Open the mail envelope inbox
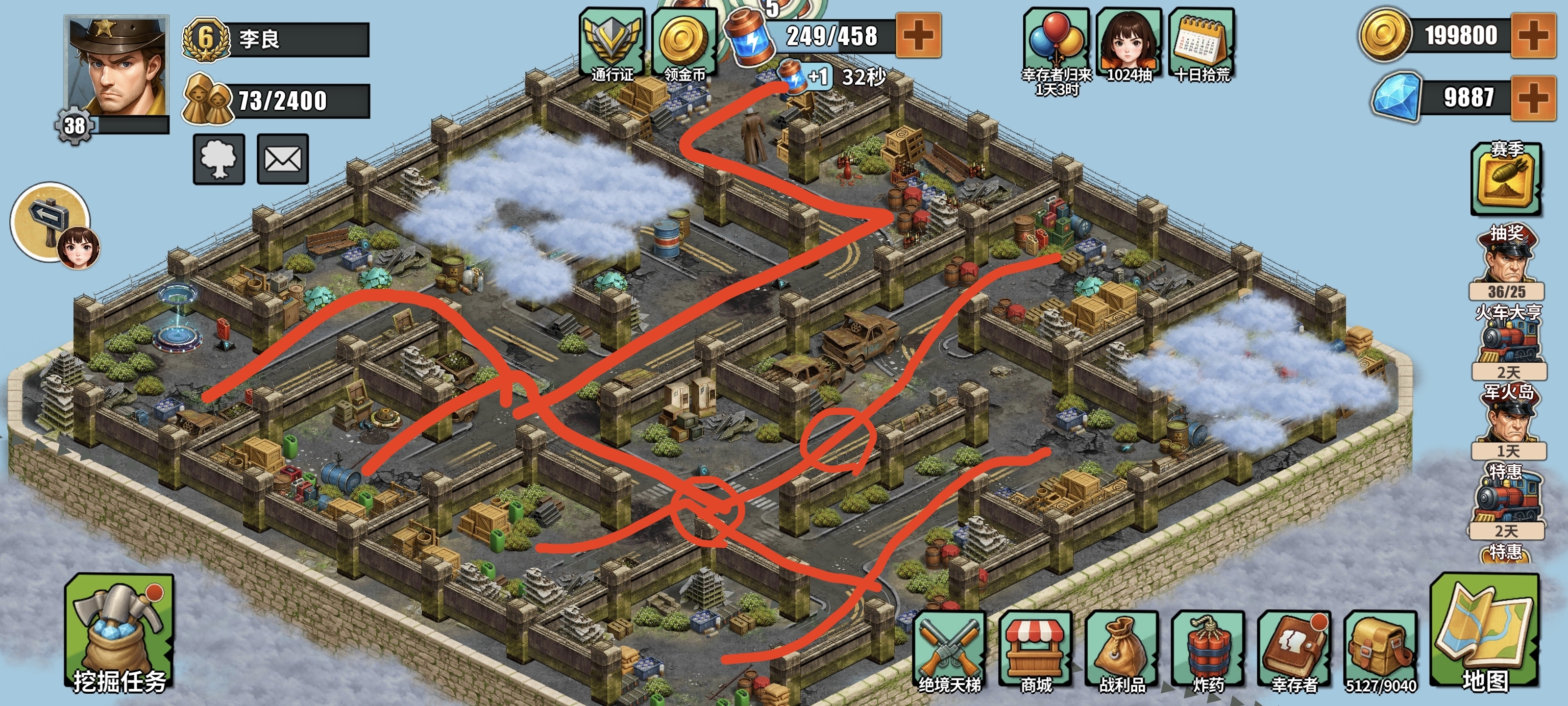 pyautogui.click(x=282, y=160)
